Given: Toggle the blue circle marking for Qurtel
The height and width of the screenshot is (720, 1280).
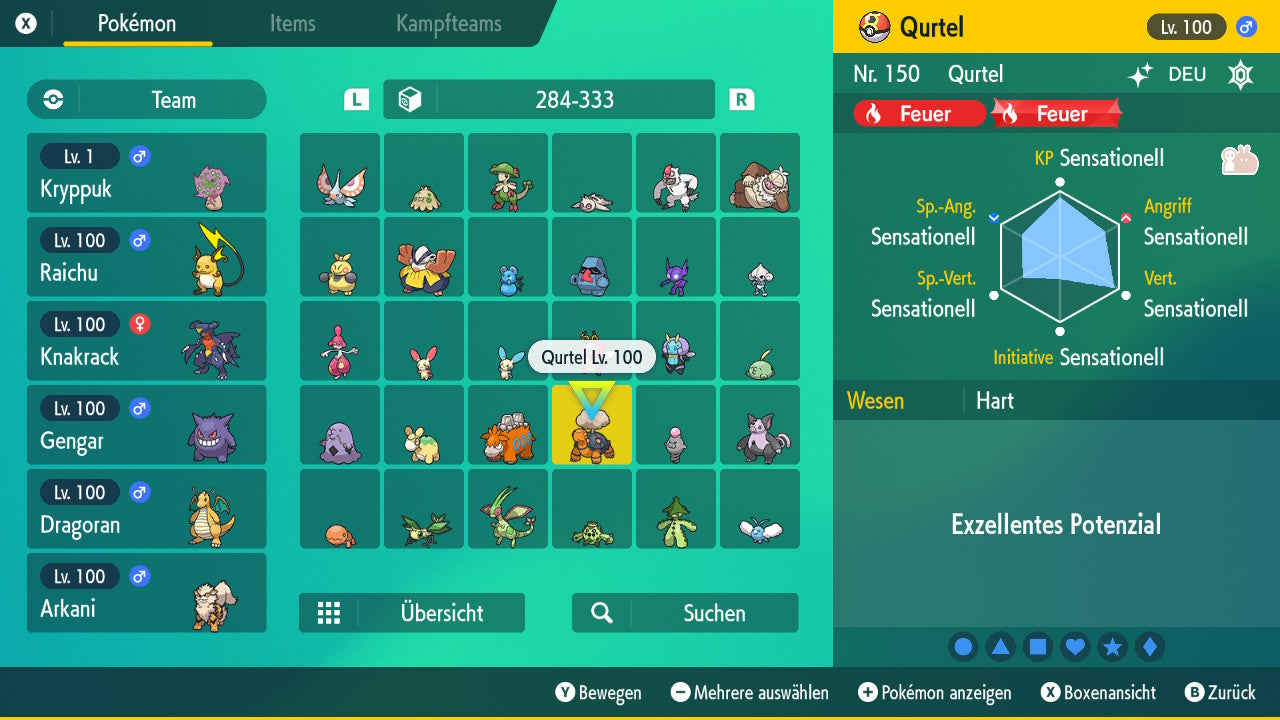Looking at the screenshot, I should point(963,646).
